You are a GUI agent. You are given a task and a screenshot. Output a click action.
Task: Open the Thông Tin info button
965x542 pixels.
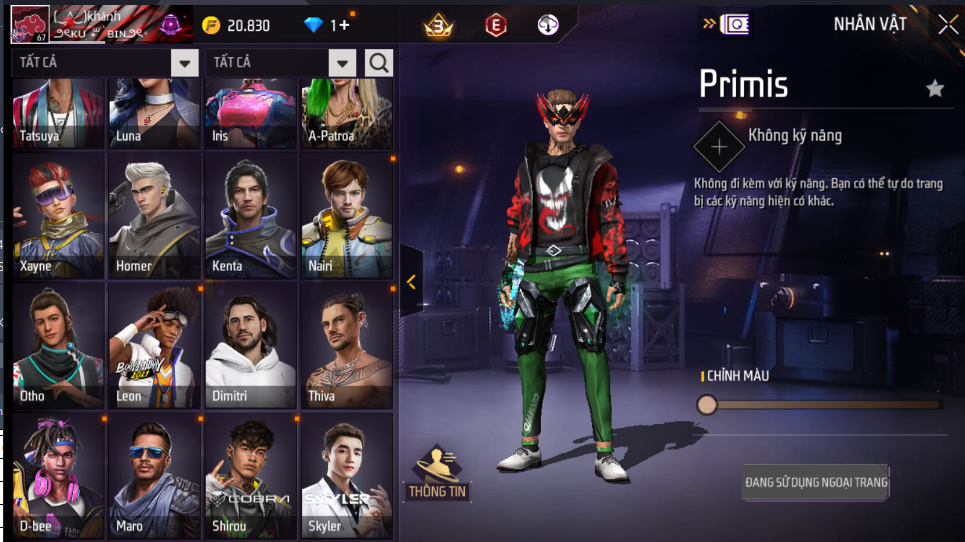tap(438, 472)
